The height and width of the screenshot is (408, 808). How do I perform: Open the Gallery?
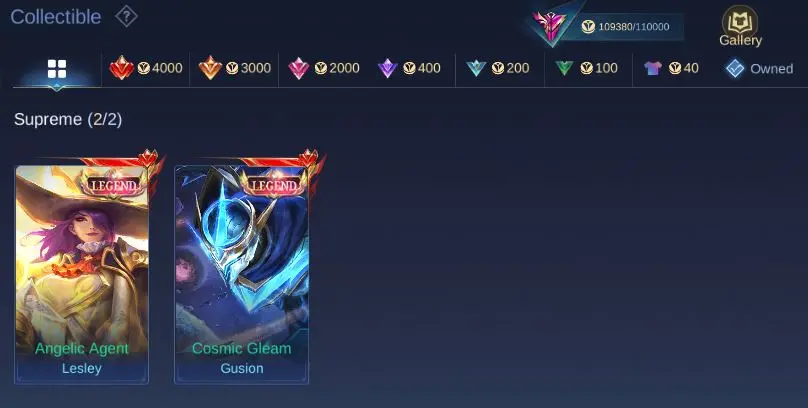coord(740,27)
